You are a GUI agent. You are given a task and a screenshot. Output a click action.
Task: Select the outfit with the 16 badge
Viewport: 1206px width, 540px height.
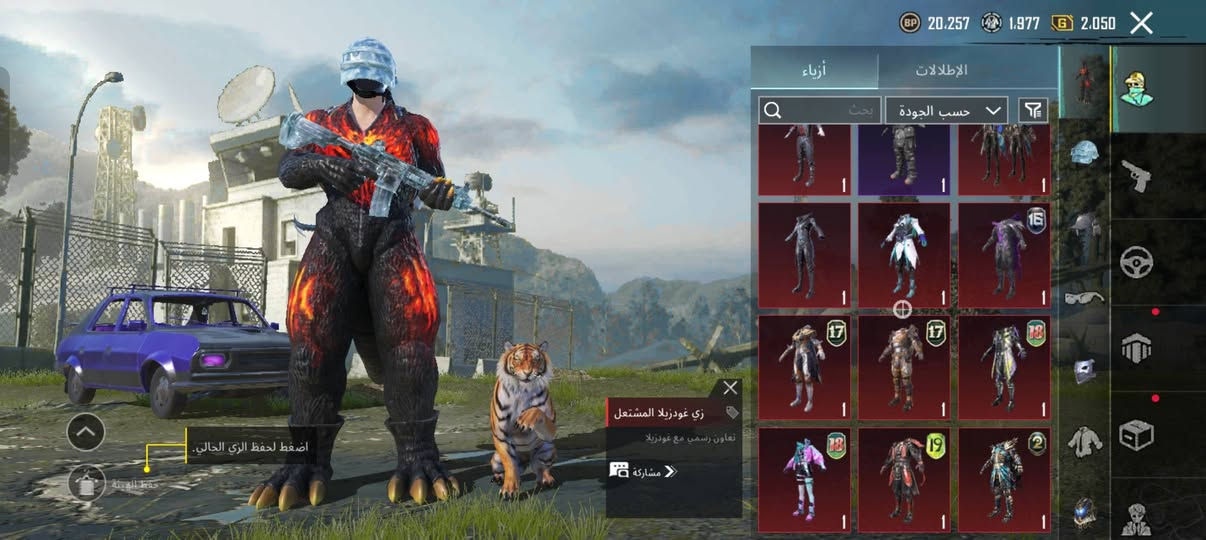(x=1004, y=255)
